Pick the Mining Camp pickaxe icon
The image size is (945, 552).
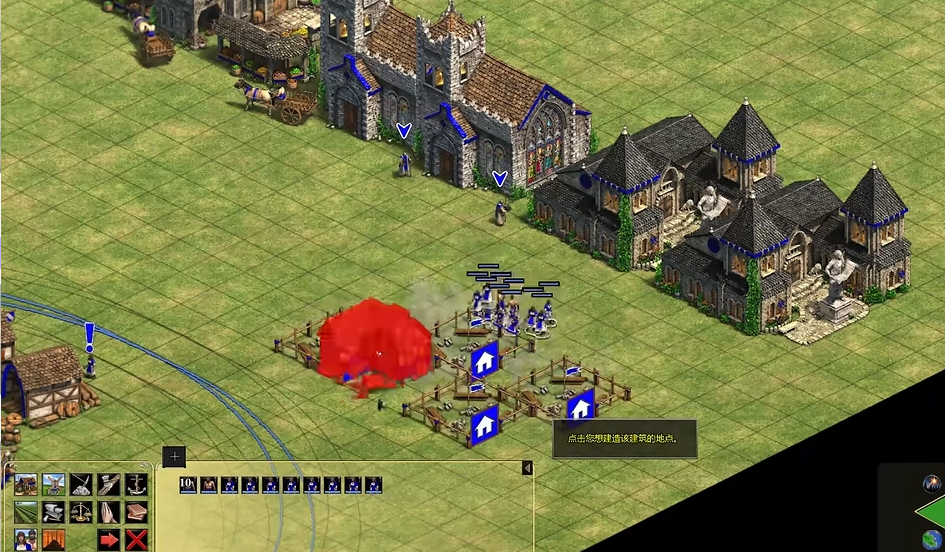click(x=81, y=485)
